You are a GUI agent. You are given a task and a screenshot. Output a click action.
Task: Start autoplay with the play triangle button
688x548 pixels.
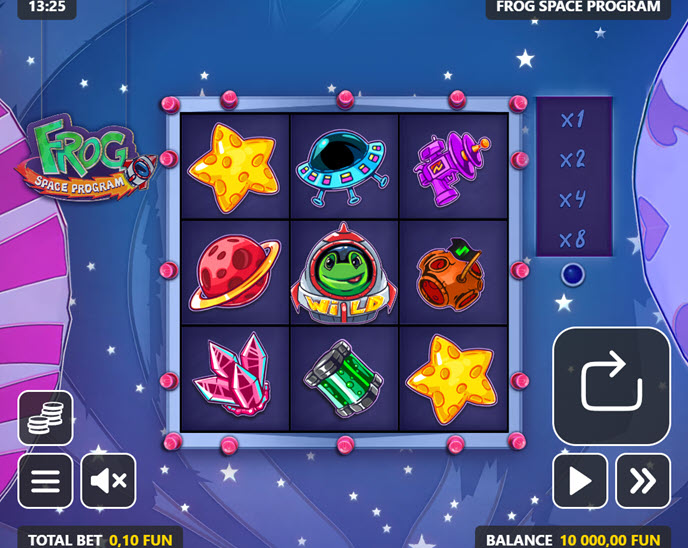[x=580, y=481]
